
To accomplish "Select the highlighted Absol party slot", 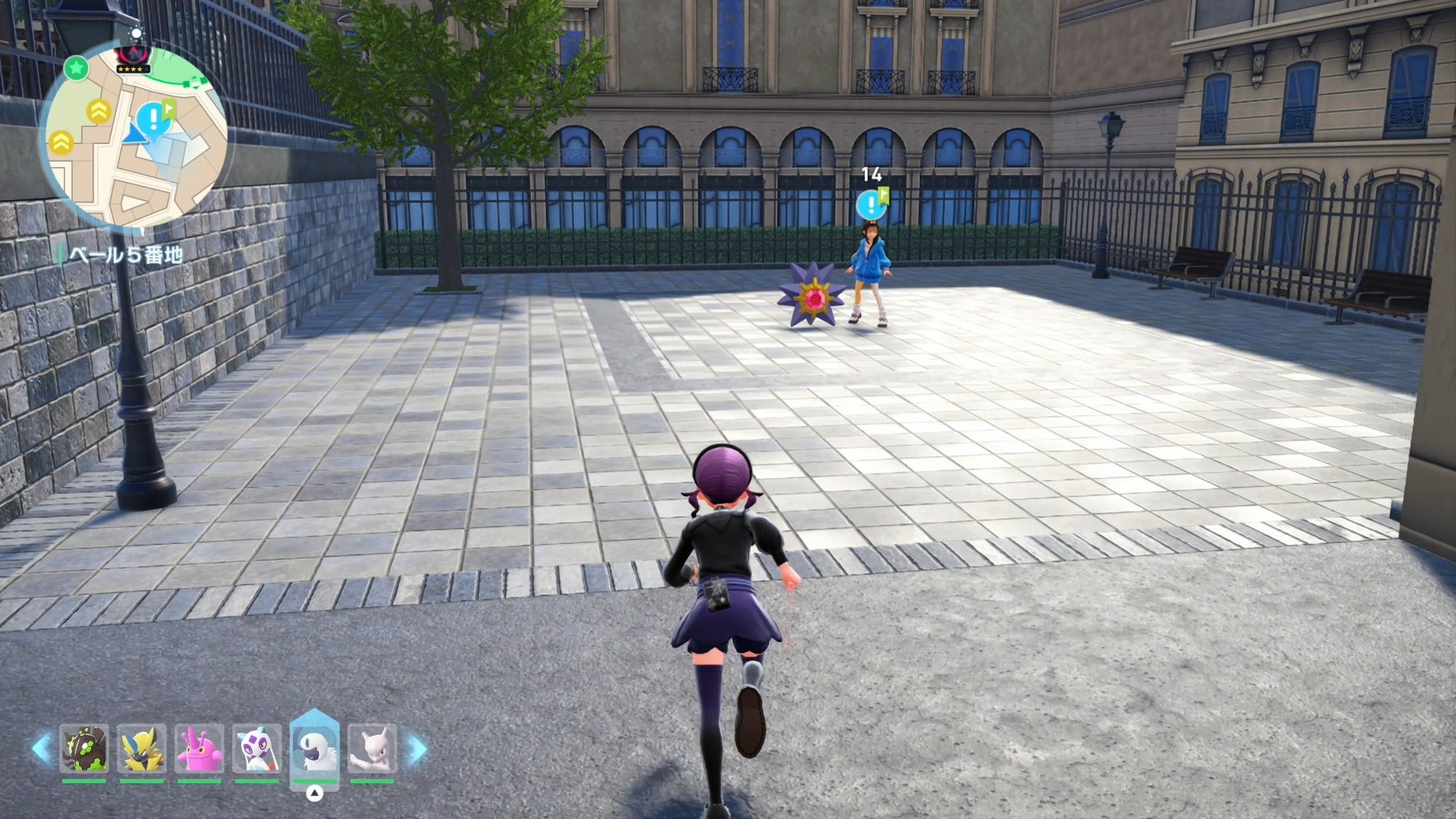I will (x=314, y=748).
